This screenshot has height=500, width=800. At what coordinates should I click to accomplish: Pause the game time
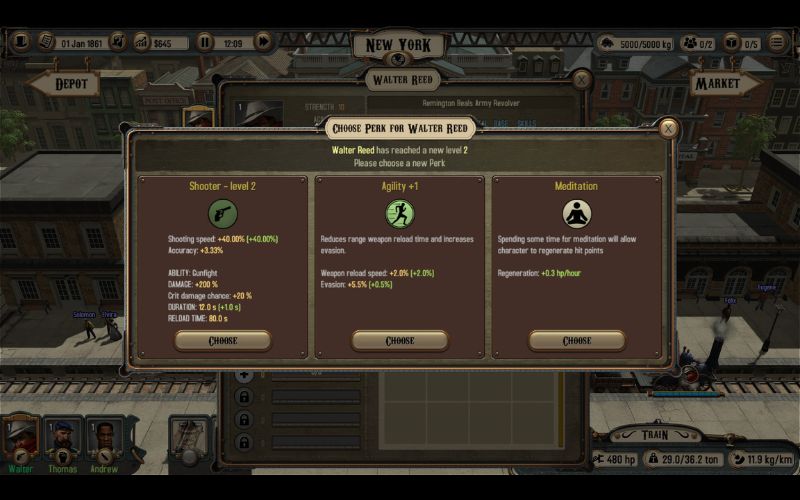(205, 42)
